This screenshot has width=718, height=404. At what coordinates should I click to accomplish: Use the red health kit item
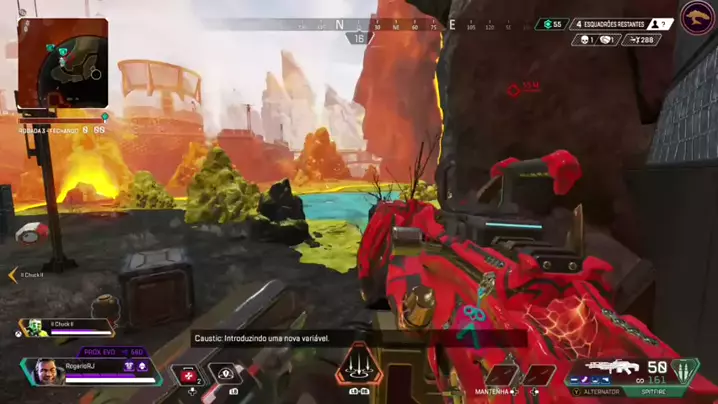click(187, 375)
